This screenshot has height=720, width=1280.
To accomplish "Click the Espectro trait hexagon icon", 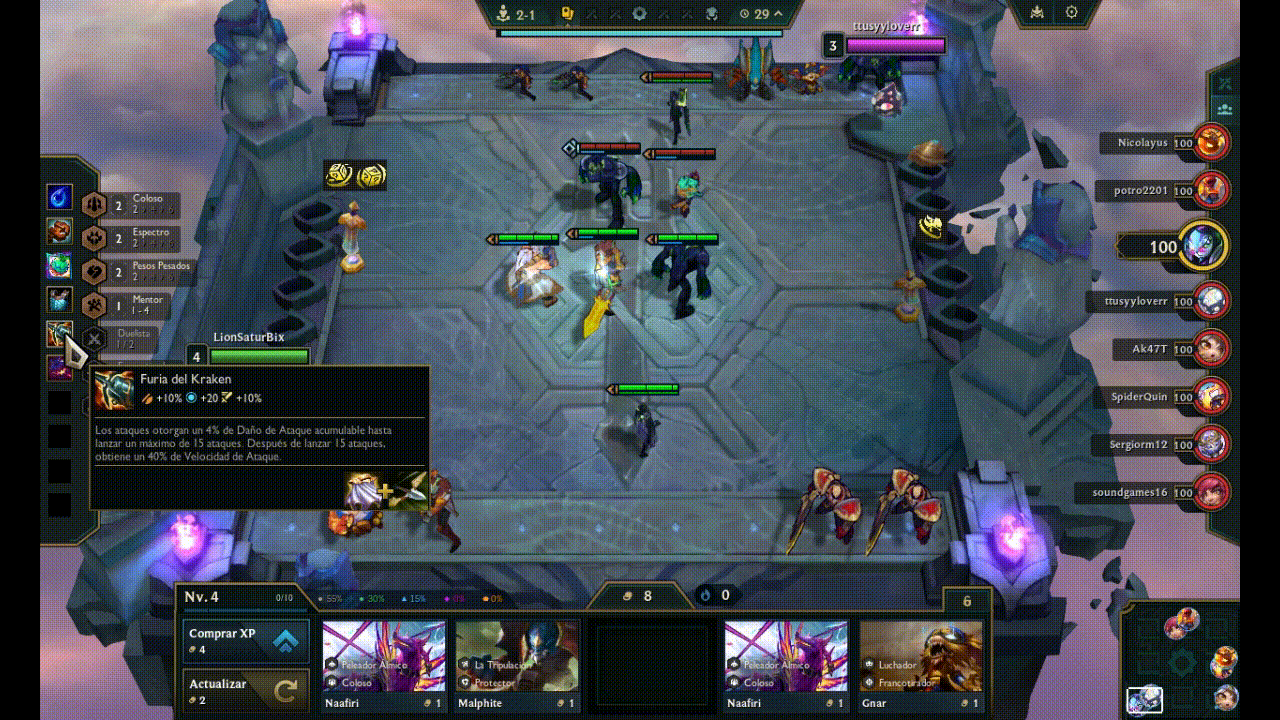I will pyautogui.click(x=95, y=236).
